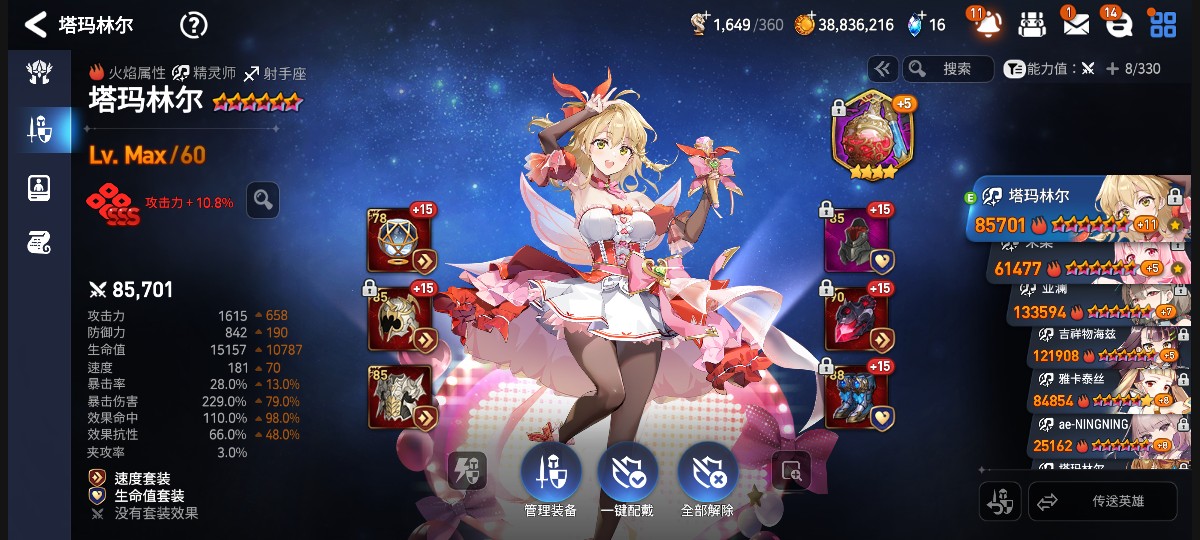
Task: Open the question mark help button
Action: tap(193, 25)
